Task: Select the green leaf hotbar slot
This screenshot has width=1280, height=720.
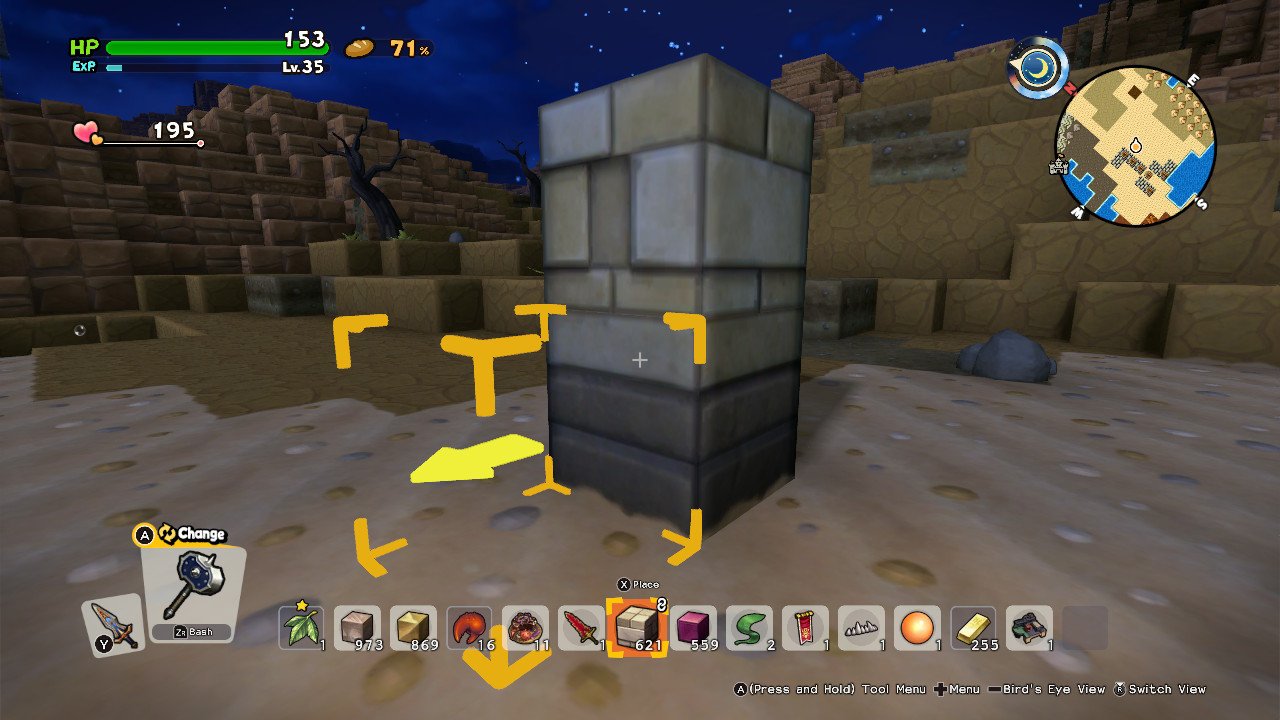Action: (x=301, y=628)
